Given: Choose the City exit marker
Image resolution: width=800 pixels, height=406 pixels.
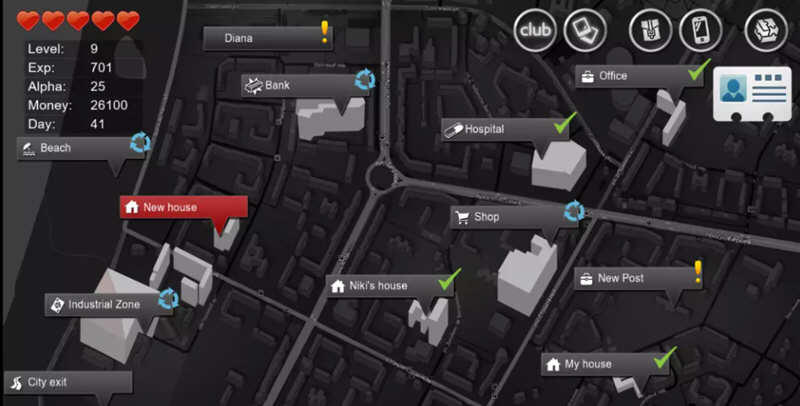Looking at the screenshot, I should coord(67,383).
